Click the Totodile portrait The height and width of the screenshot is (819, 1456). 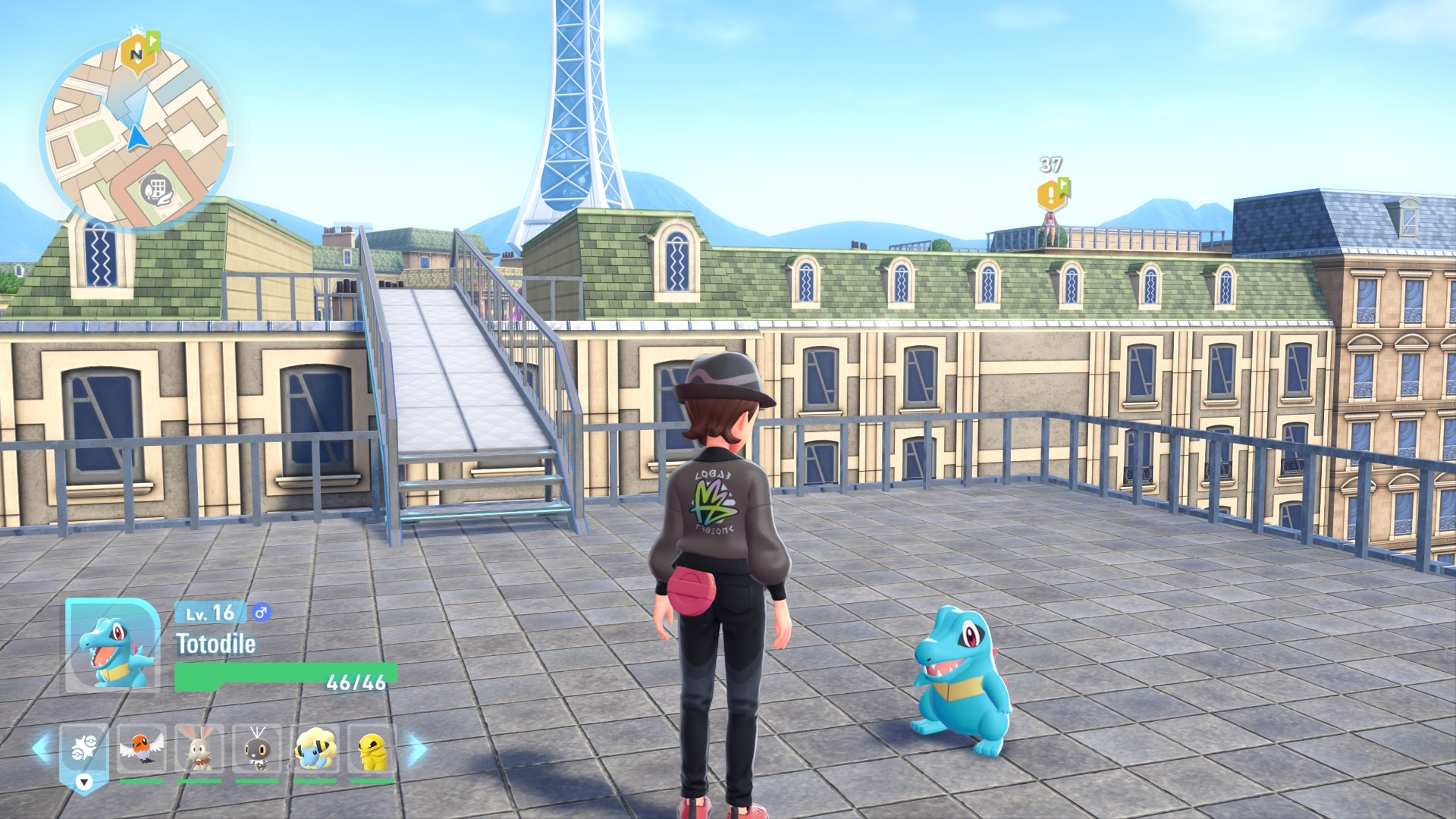tap(113, 646)
